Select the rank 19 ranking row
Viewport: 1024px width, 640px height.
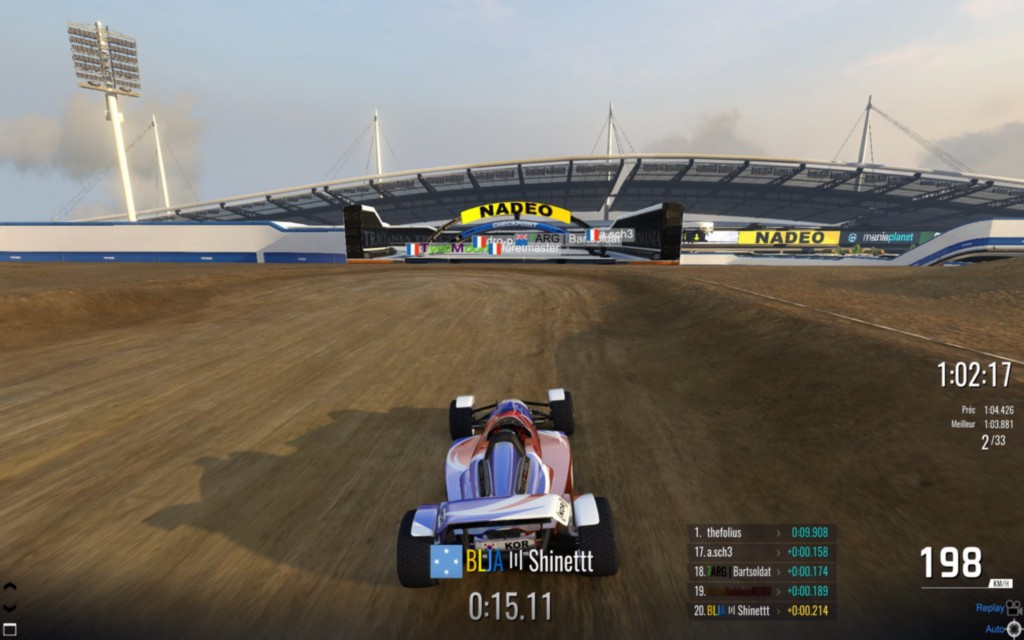[762, 590]
